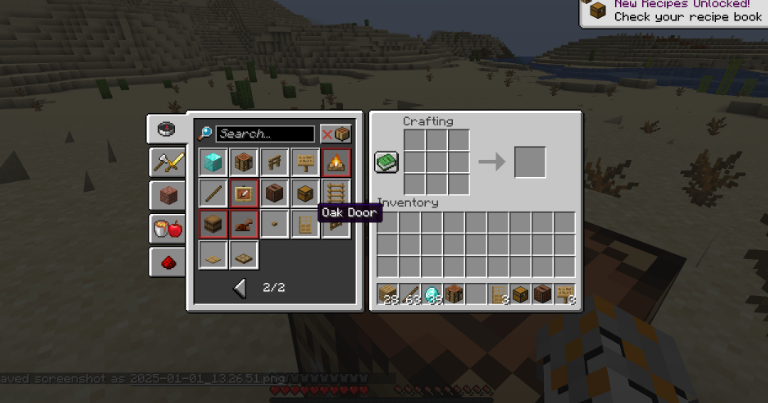
Task: Select the sticks stack in the hotbar
Action: click(411, 294)
